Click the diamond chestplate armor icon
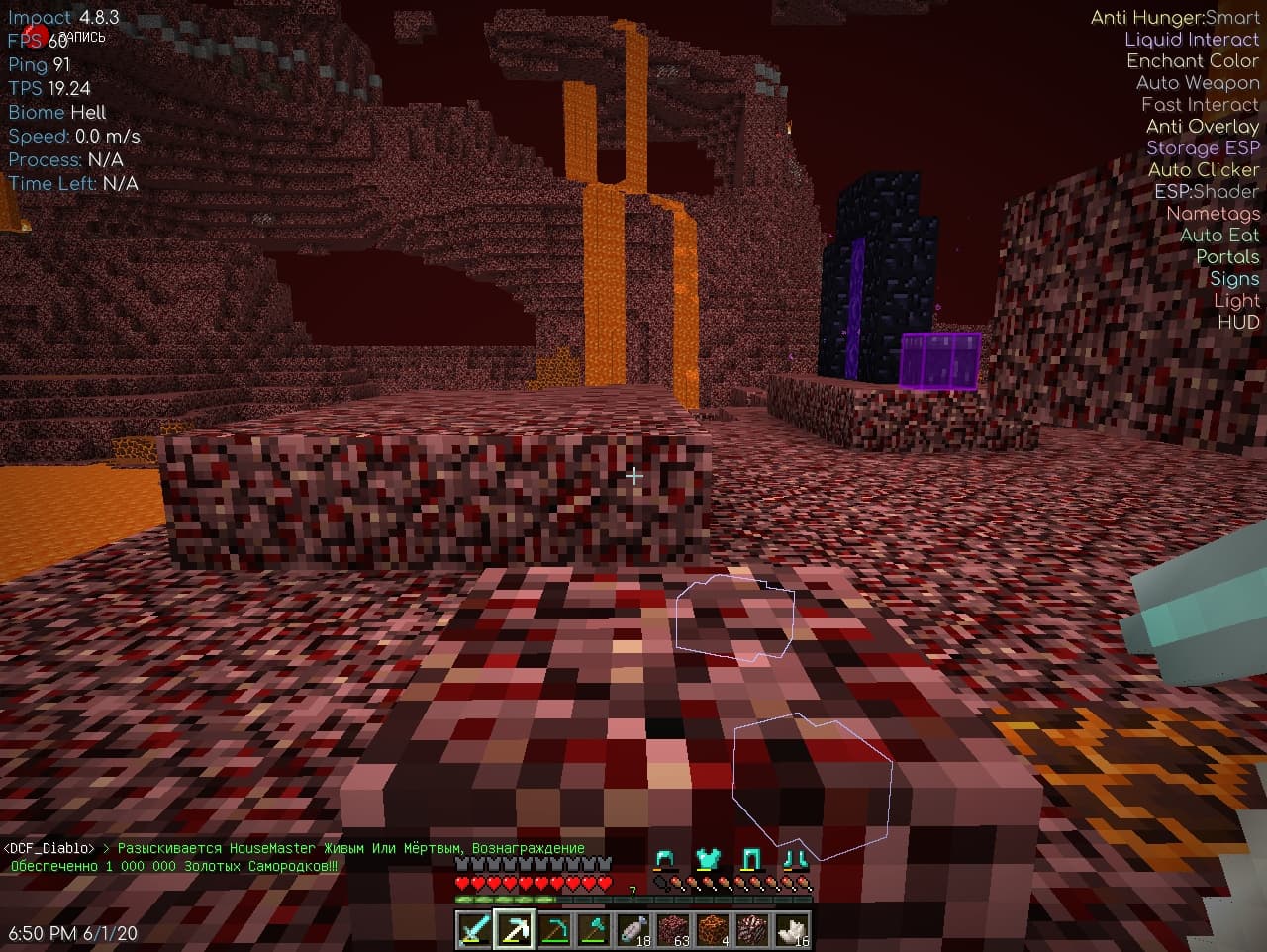This screenshot has height=952, width=1267. (708, 859)
